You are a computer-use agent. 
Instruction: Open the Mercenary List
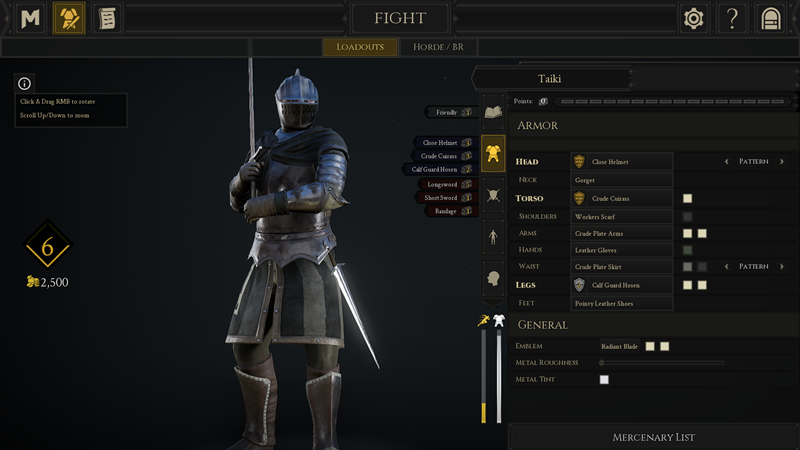pos(653,437)
